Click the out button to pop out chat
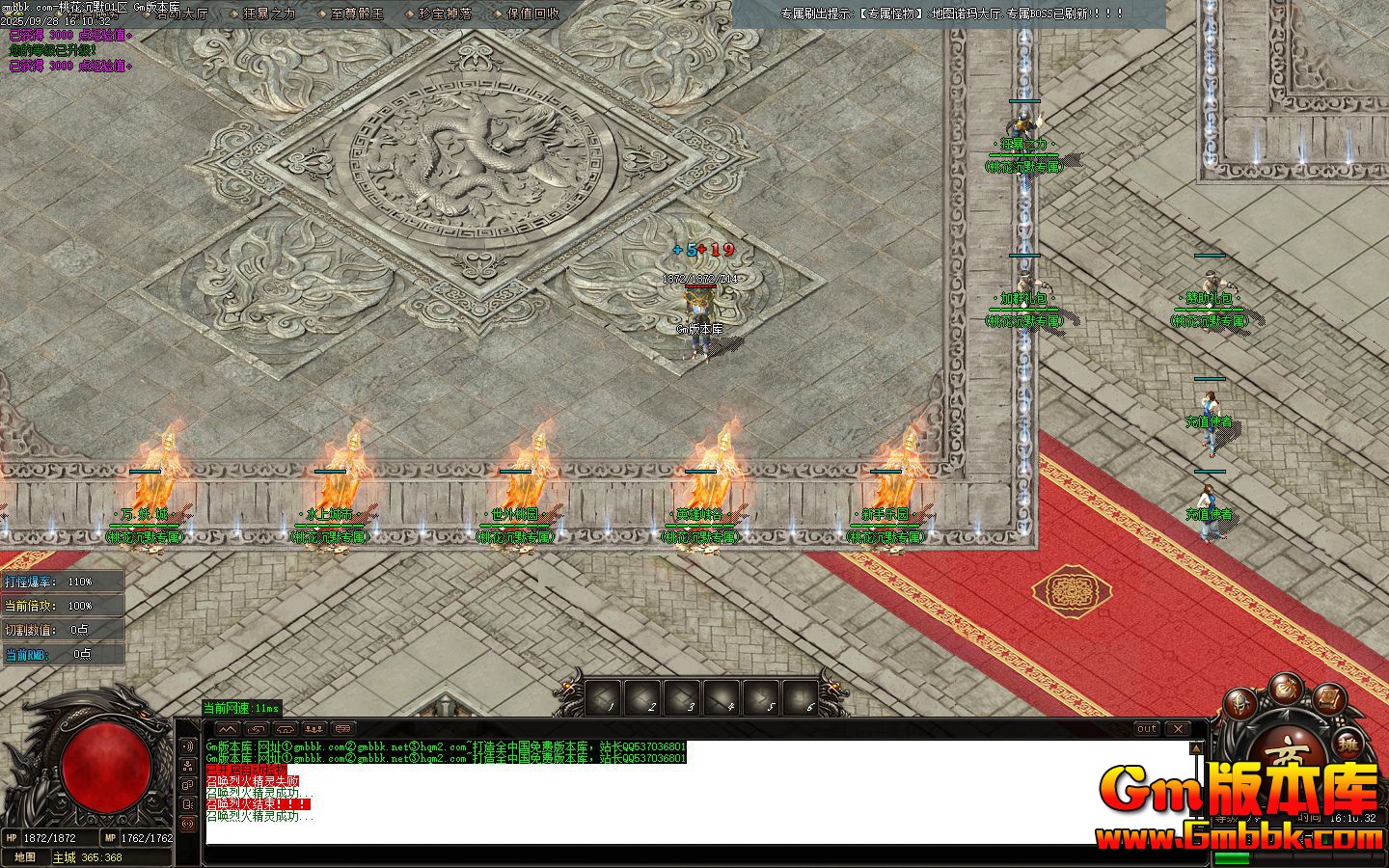This screenshot has width=1389, height=868. tap(1148, 729)
